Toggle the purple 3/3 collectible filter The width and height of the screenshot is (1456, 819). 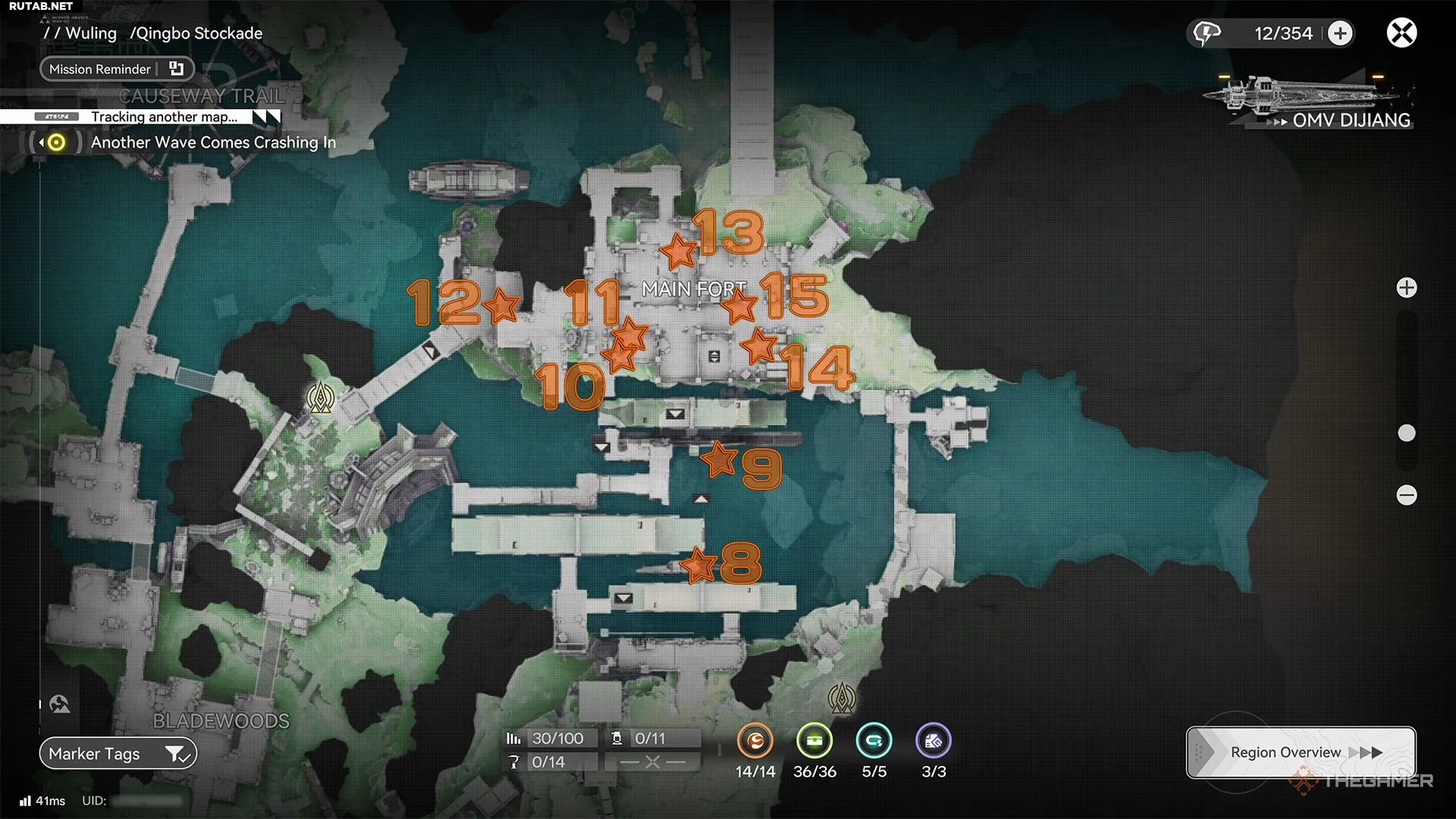click(x=934, y=741)
